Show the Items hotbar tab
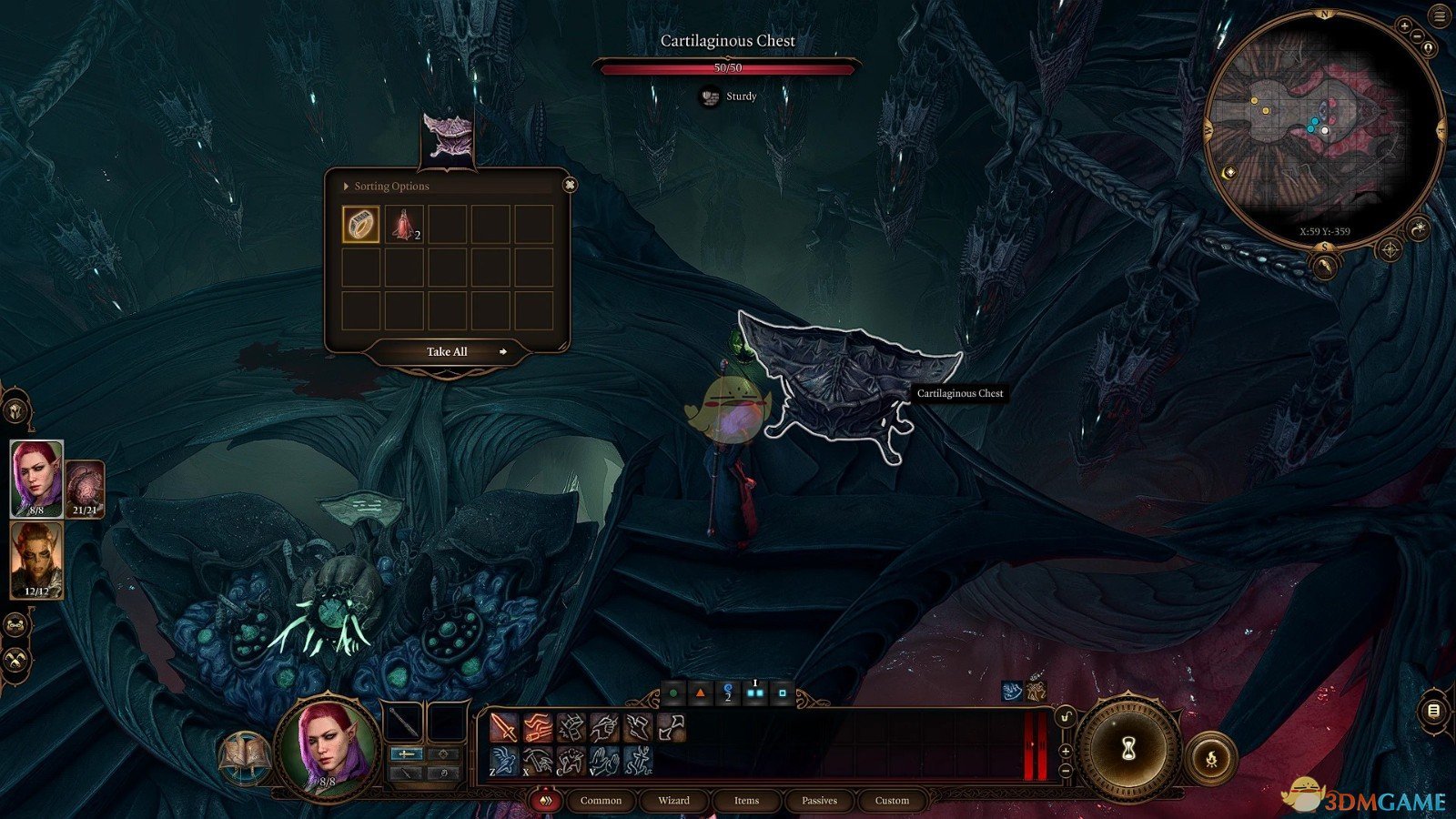 pos(746,801)
